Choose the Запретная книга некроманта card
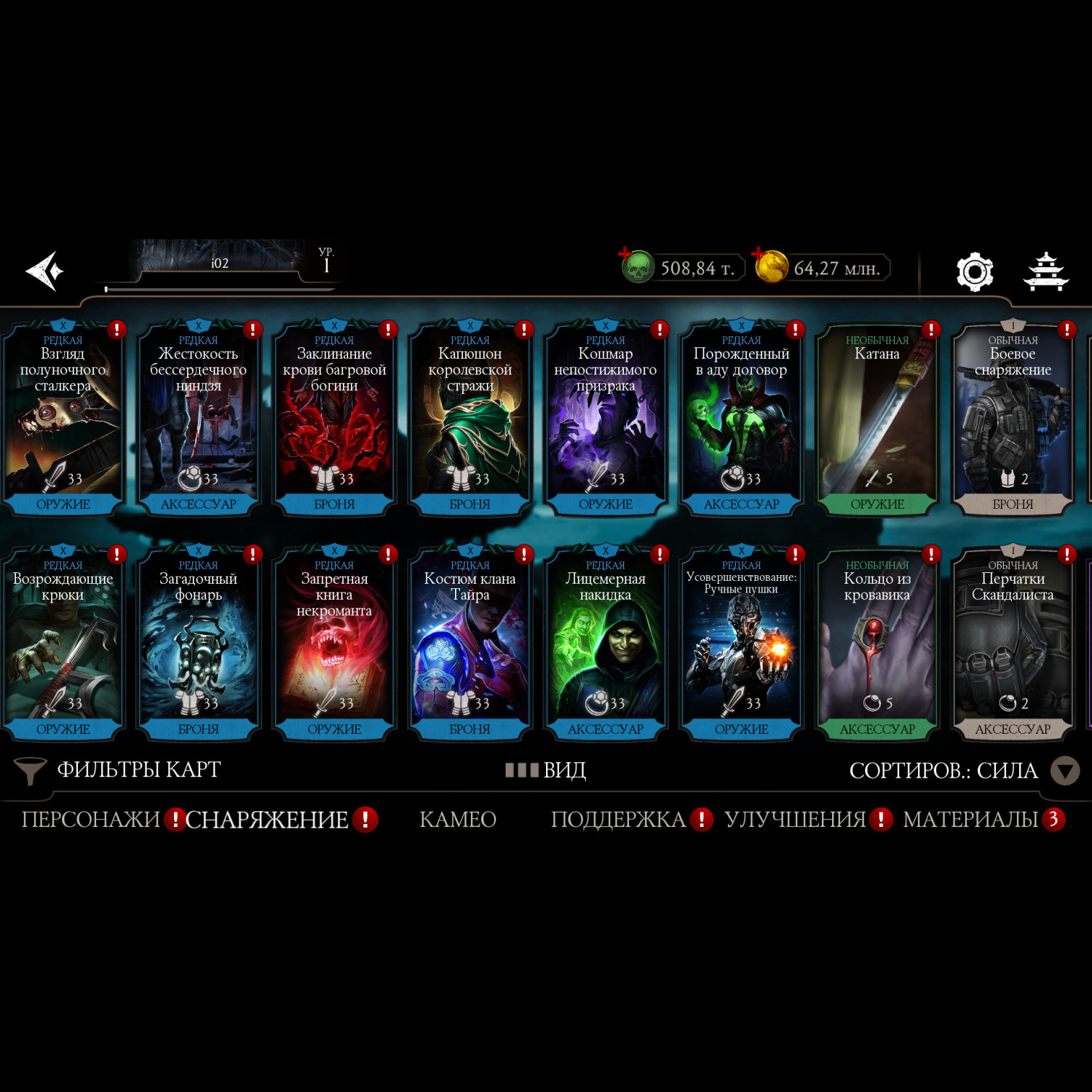Viewport: 1092px width, 1092px height. click(334, 644)
